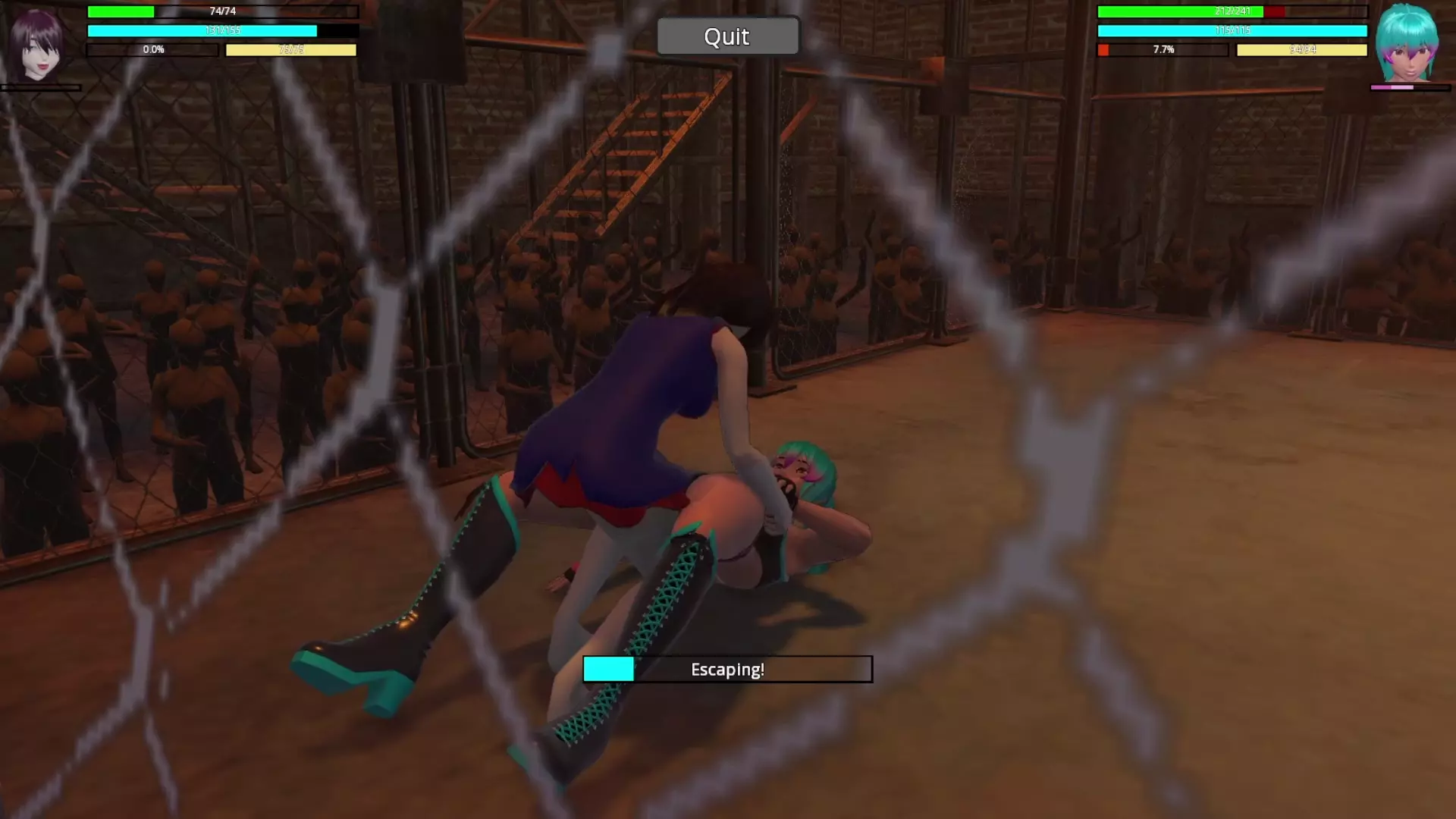This screenshot has height=819, width=1456.
Task: Click the Quit button
Action: tap(727, 36)
